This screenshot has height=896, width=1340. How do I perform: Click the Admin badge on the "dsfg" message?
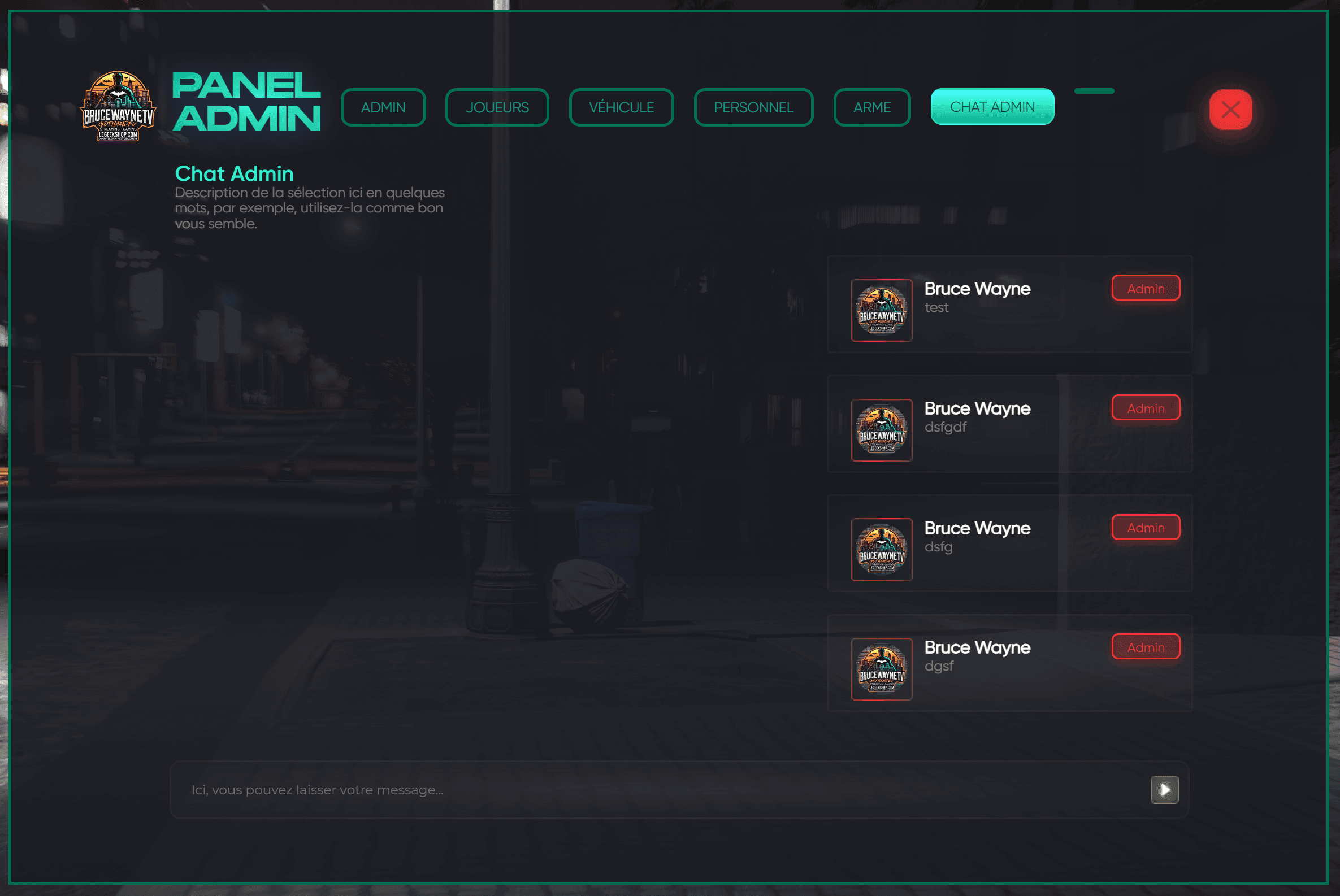(1146, 528)
